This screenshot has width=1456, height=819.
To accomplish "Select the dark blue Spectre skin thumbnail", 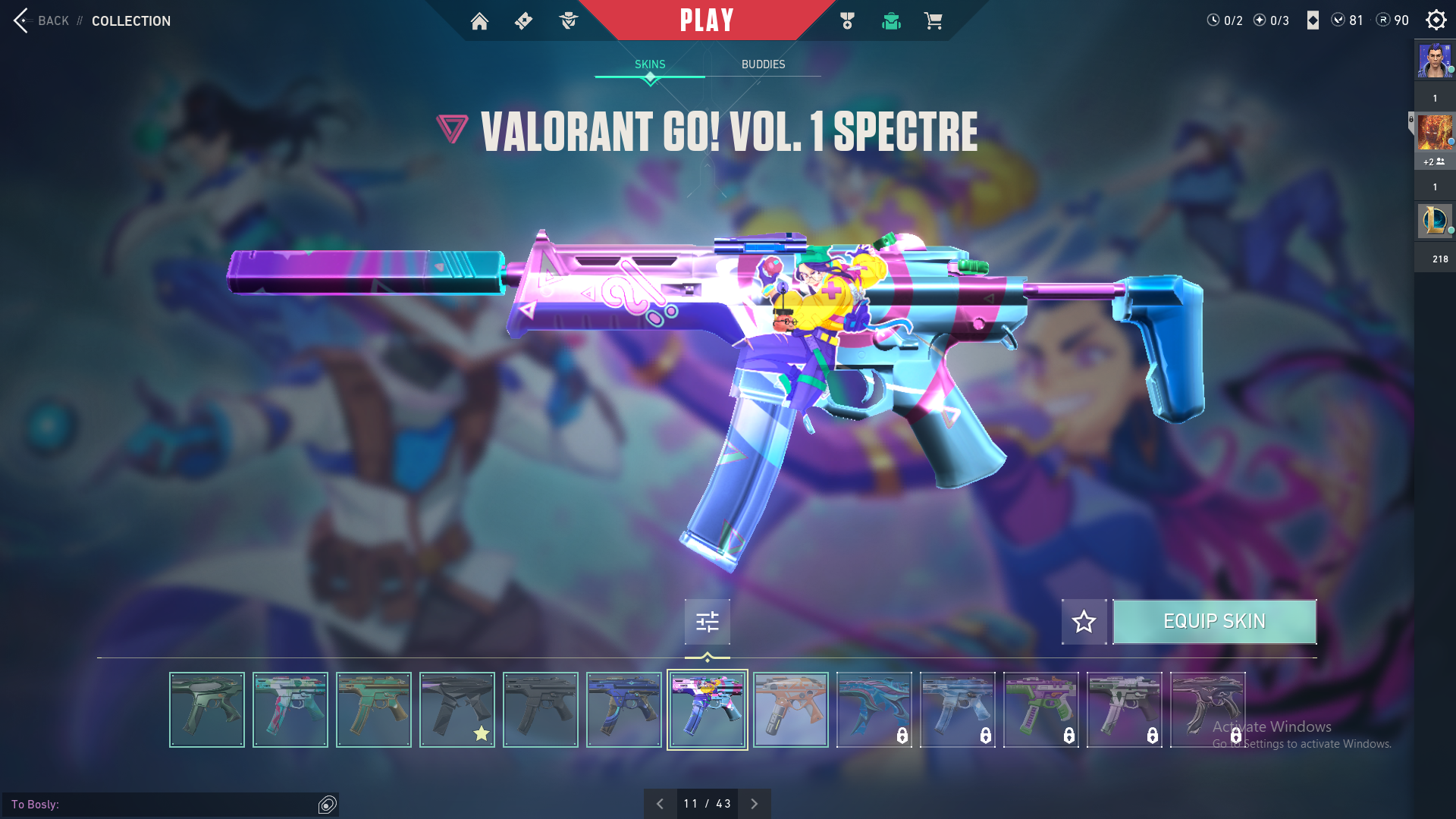I will pyautogui.click(x=623, y=710).
